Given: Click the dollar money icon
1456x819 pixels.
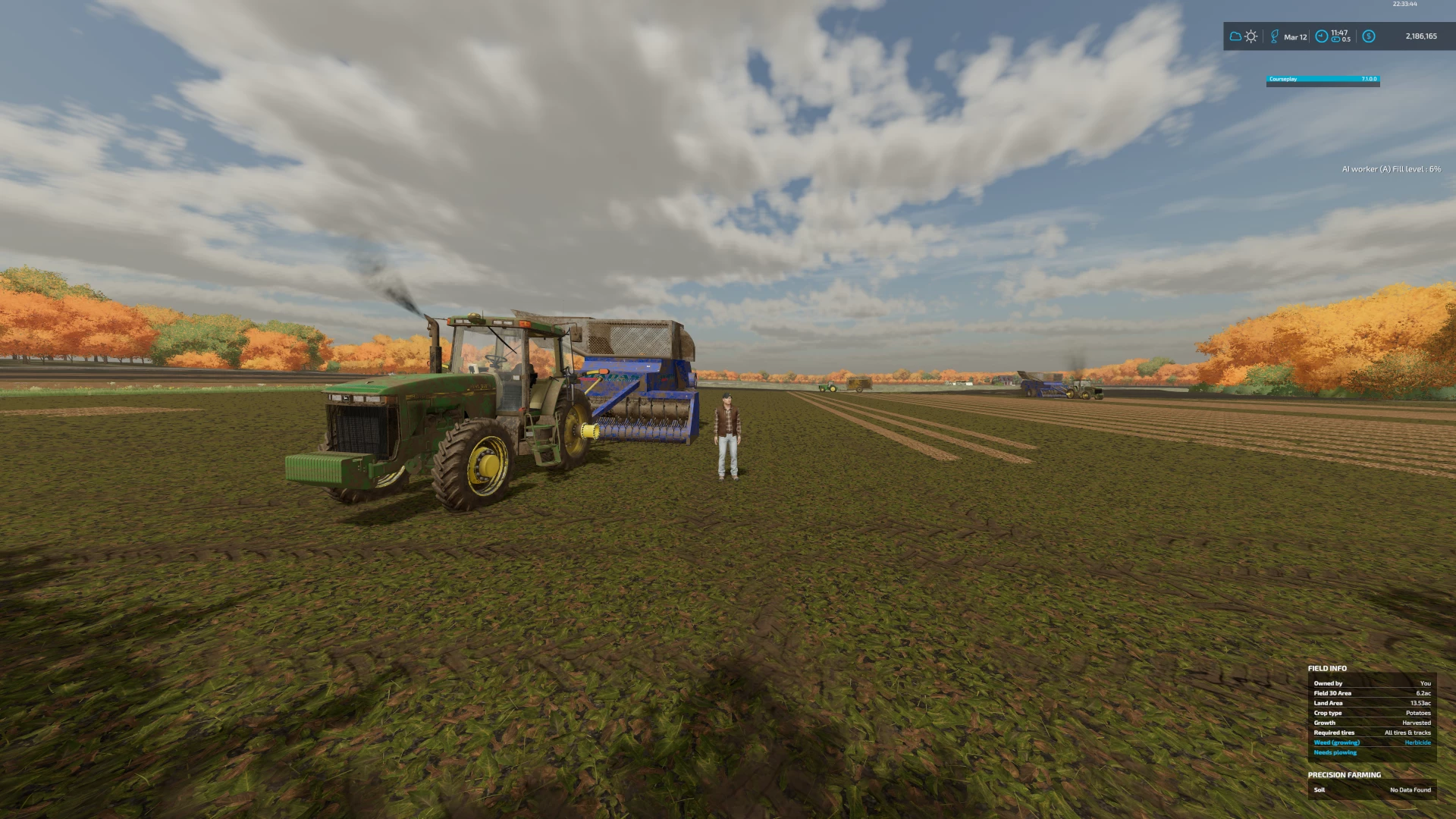Looking at the screenshot, I should pyautogui.click(x=1369, y=36).
